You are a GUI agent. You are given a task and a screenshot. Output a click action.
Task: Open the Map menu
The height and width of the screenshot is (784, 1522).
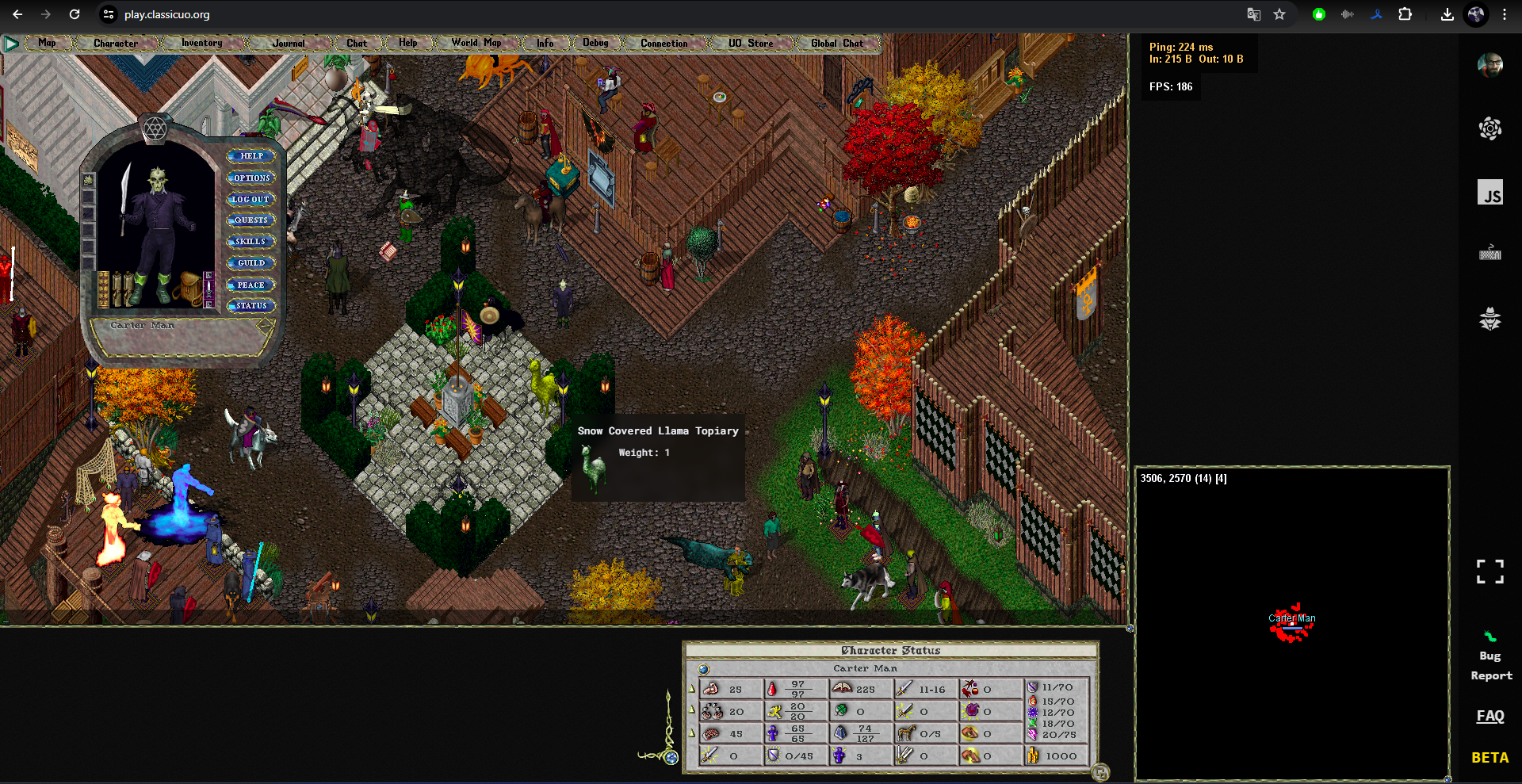(x=47, y=43)
